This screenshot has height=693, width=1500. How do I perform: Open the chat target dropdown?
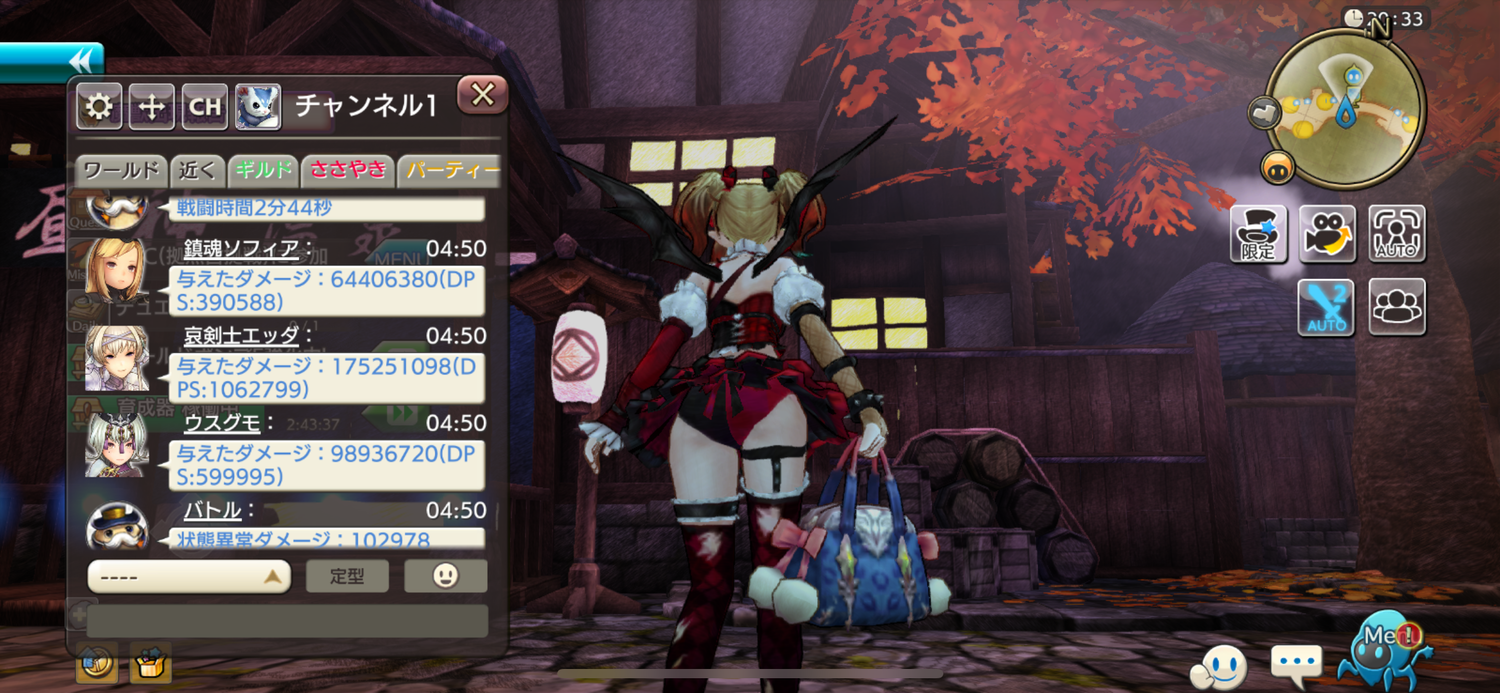click(189, 576)
